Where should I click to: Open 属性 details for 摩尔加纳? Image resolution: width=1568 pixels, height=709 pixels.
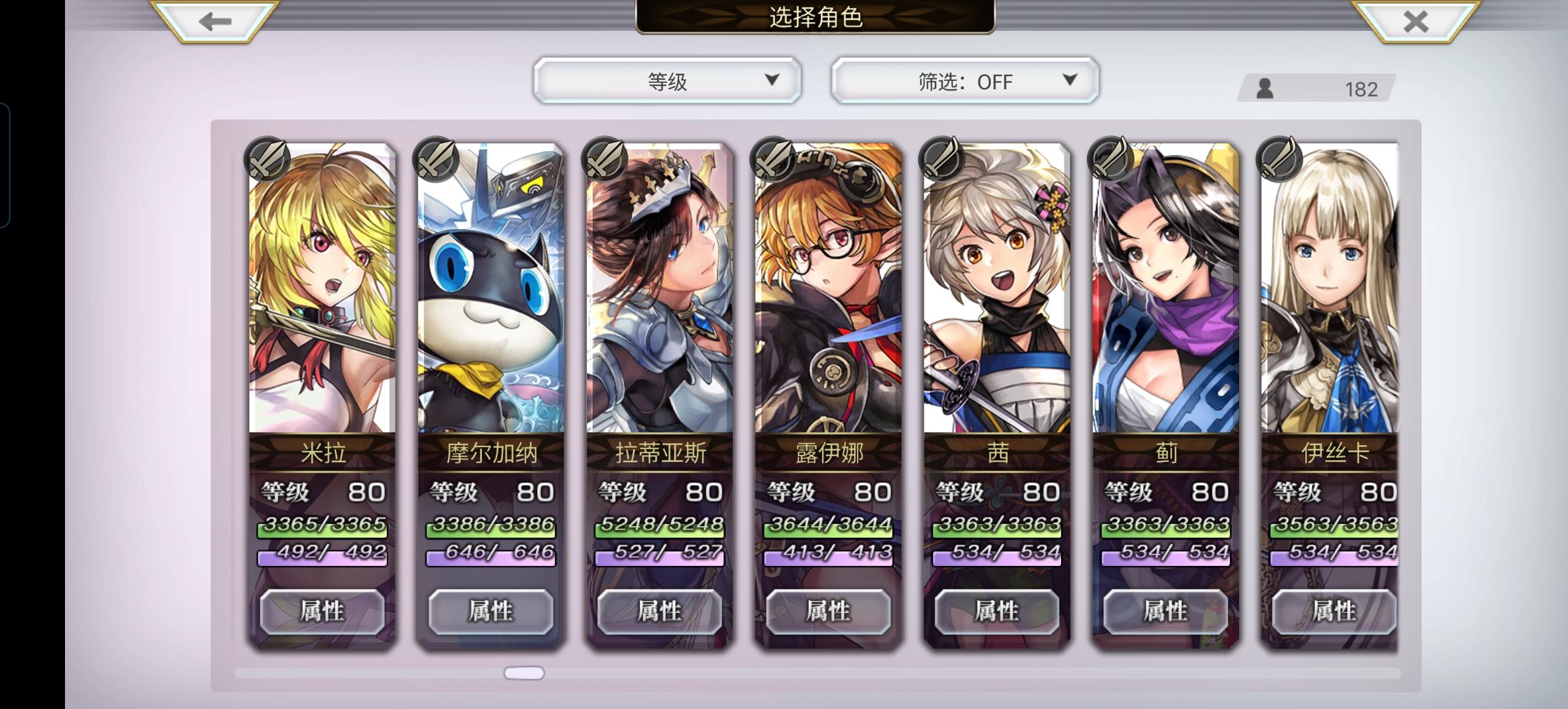(x=490, y=611)
